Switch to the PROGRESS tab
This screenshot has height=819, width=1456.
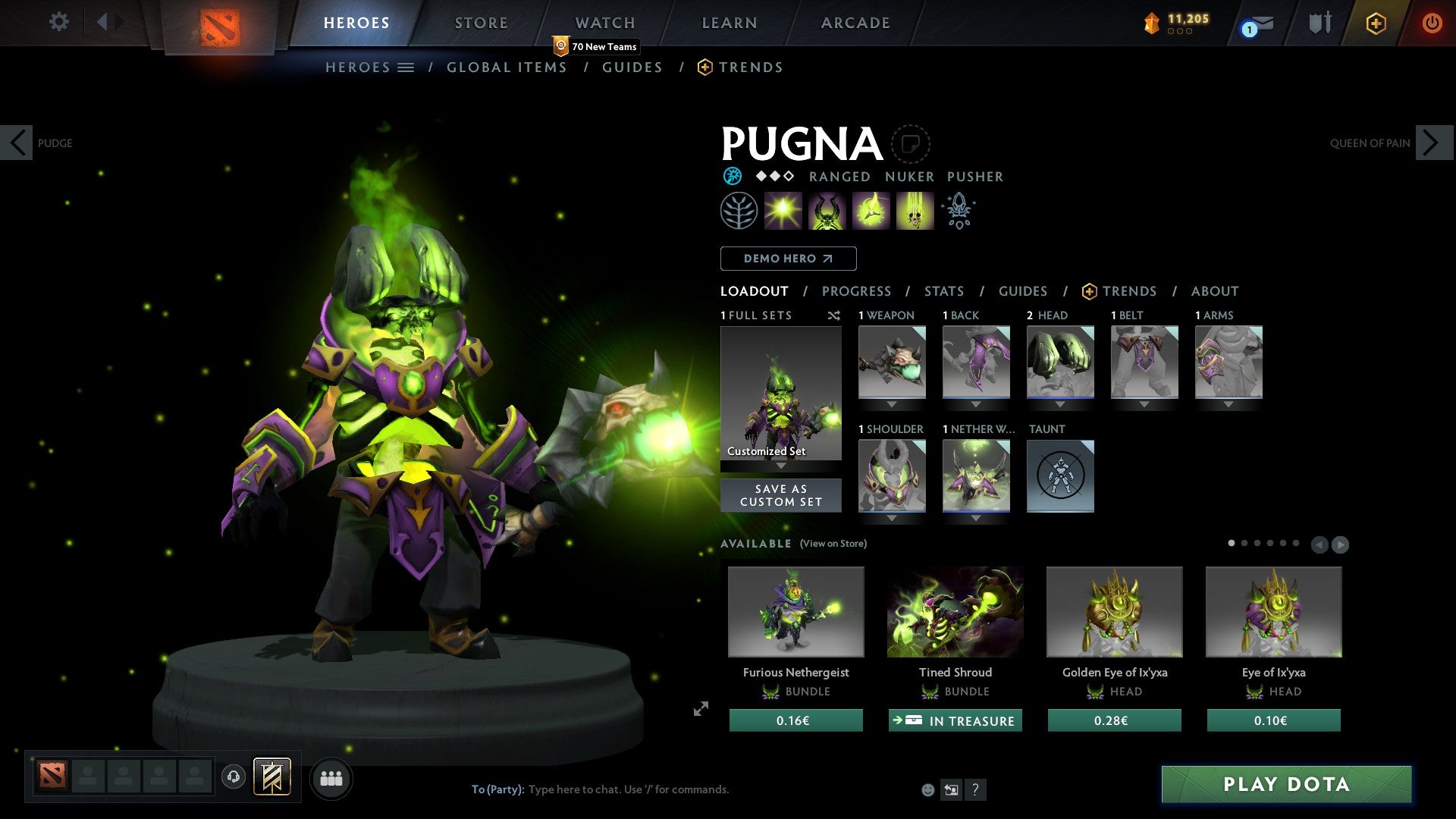click(857, 291)
